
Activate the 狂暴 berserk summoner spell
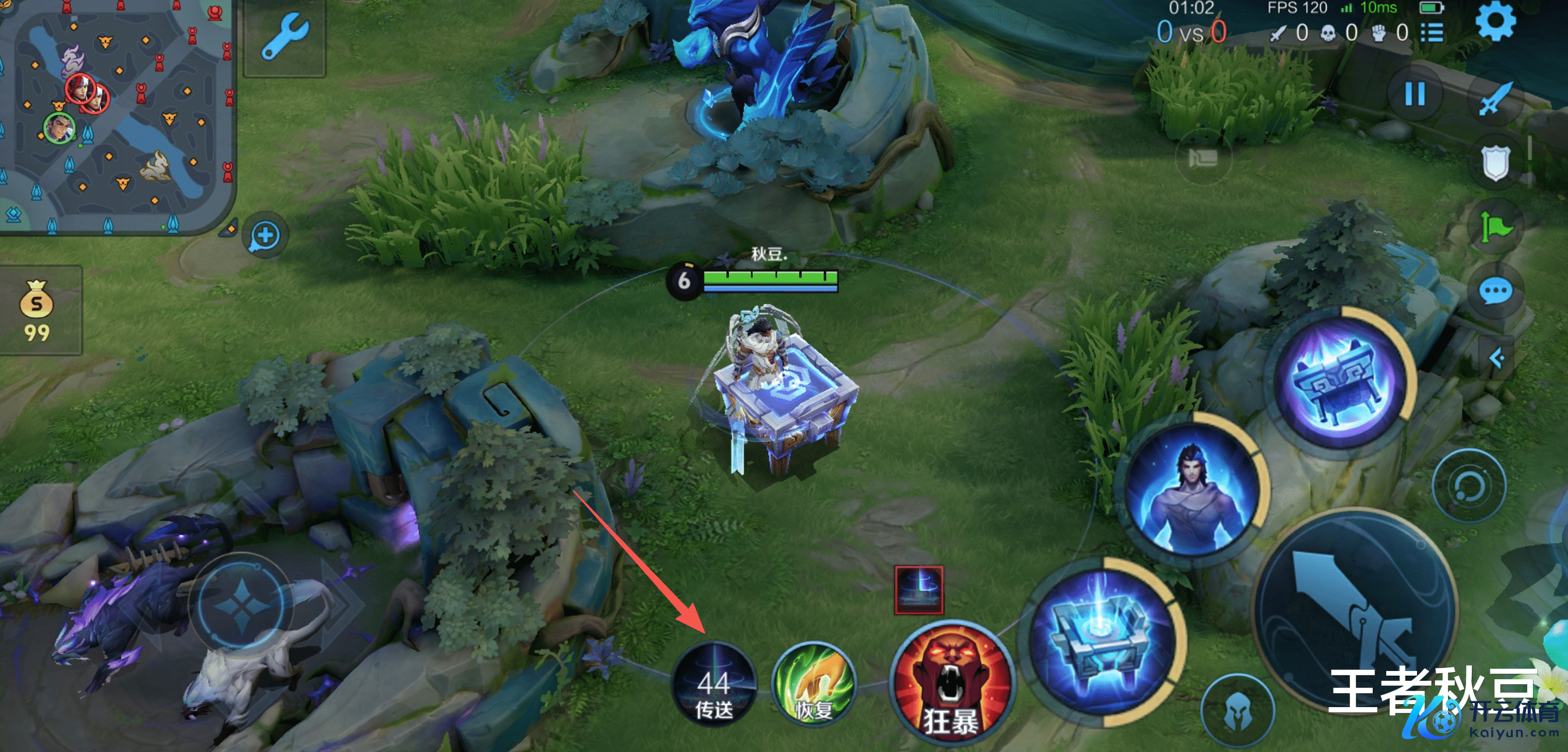[x=950, y=684]
